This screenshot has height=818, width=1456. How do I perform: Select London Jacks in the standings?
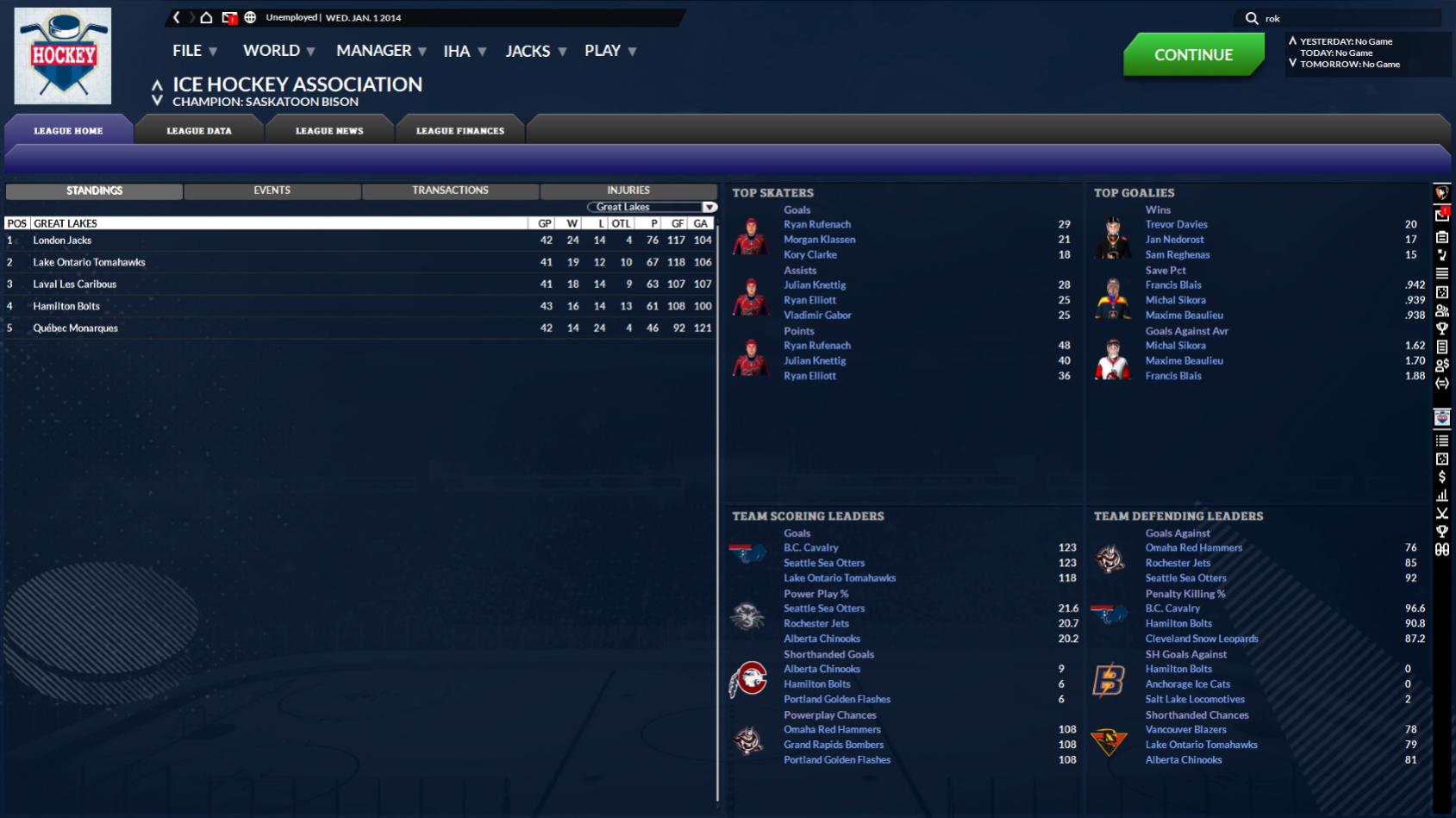pos(62,240)
